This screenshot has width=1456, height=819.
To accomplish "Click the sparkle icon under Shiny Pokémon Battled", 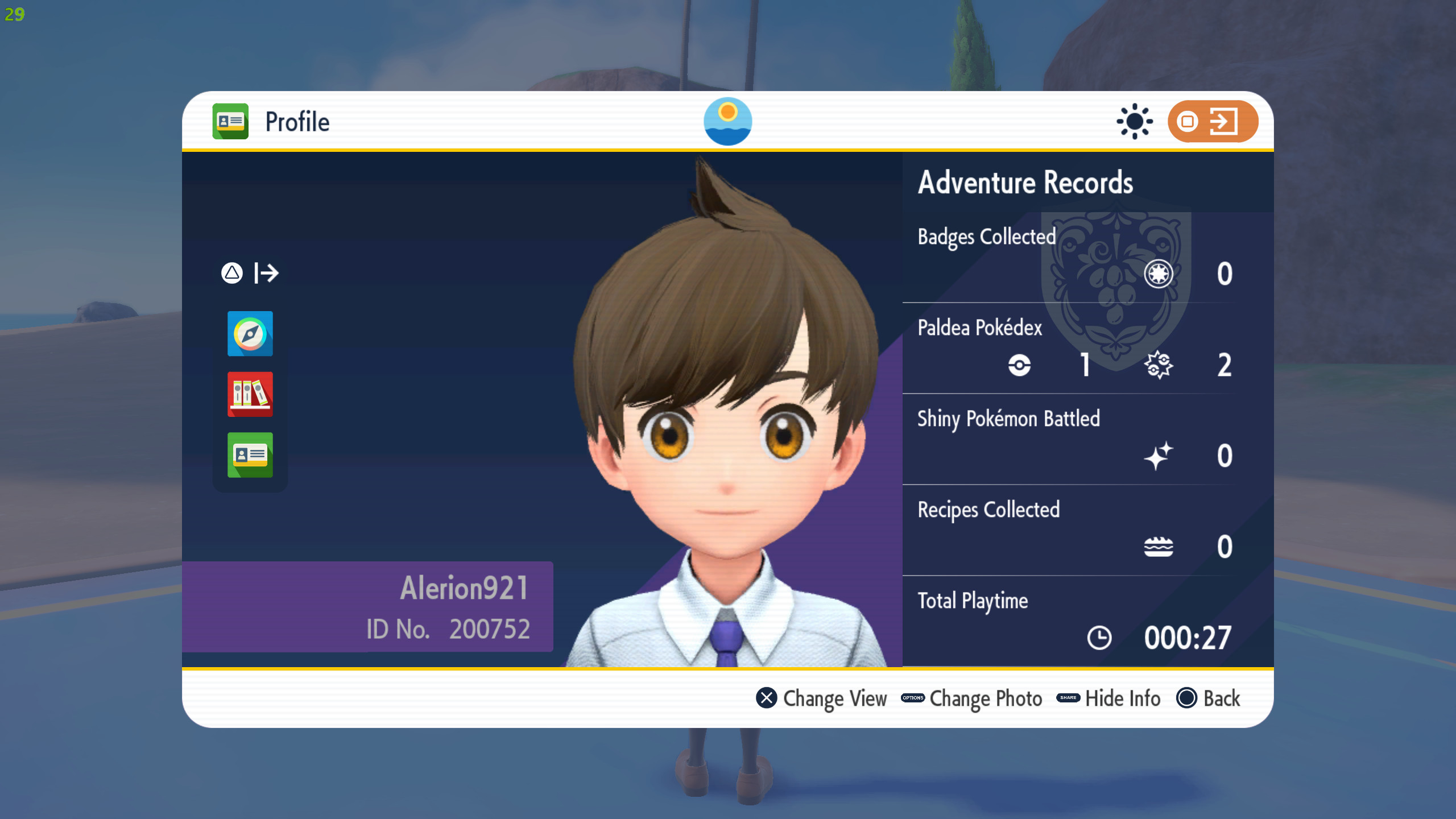I will pyautogui.click(x=1160, y=456).
